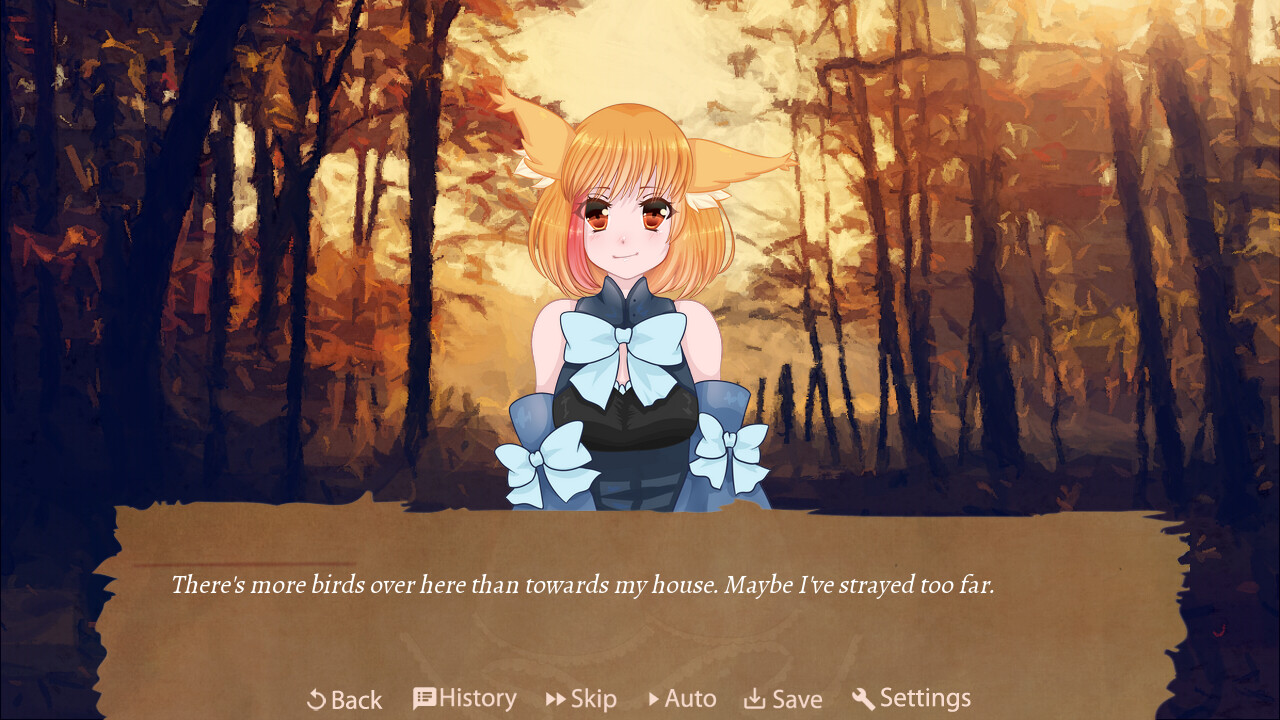Open the Skip option from quick menu
Viewport: 1280px width, 720px height.
[x=581, y=699]
